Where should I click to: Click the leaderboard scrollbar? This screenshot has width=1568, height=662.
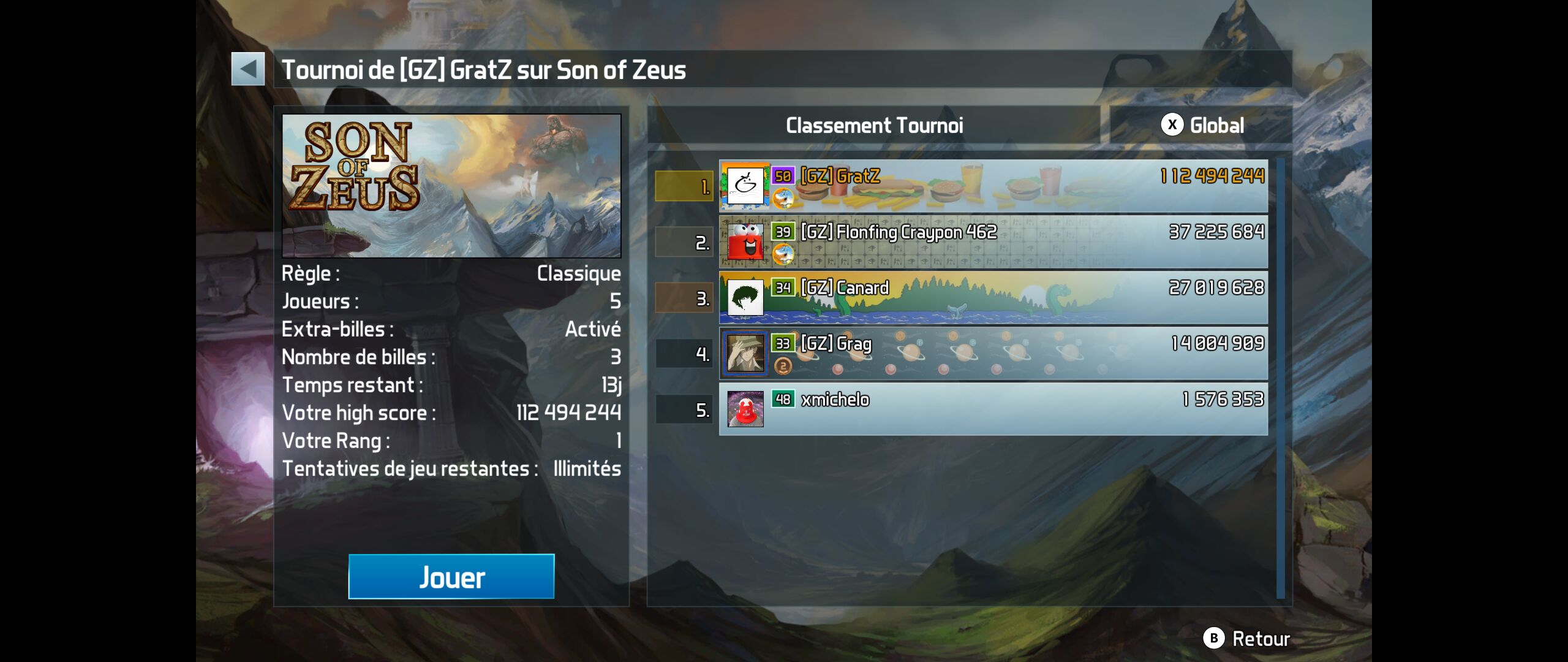(x=1280, y=378)
